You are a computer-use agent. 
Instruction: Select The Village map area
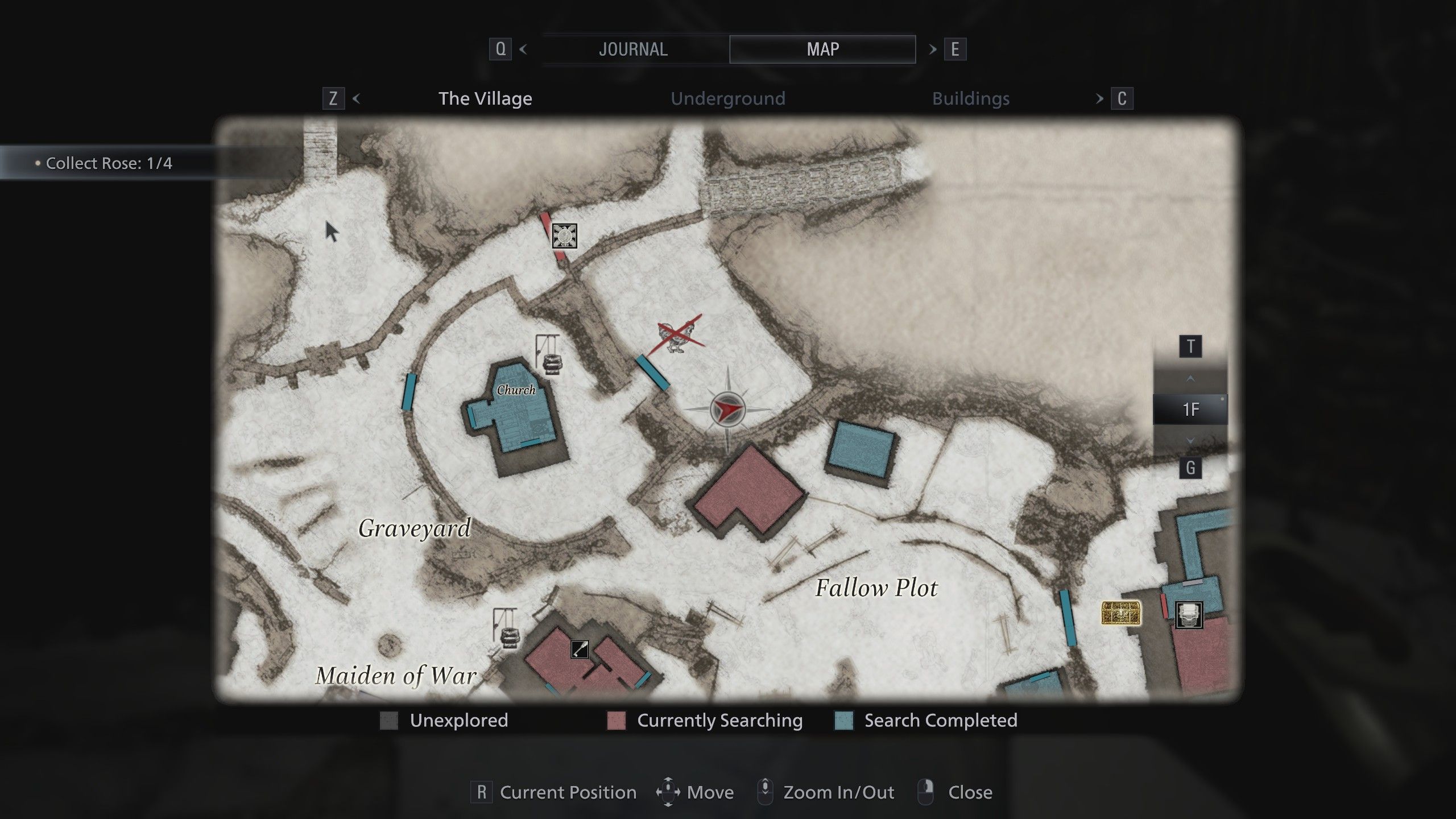click(x=485, y=99)
